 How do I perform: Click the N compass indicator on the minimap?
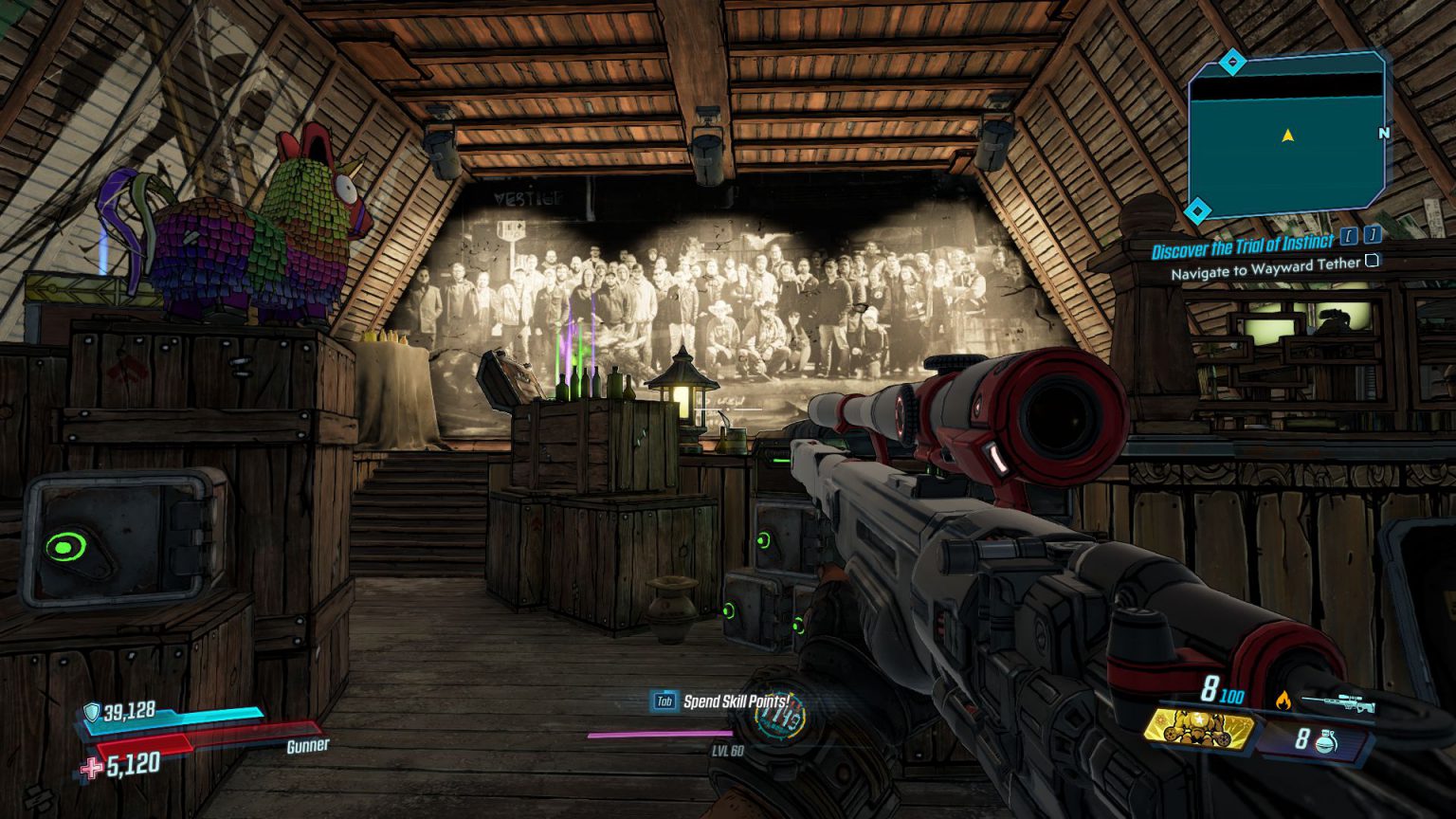(1384, 135)
